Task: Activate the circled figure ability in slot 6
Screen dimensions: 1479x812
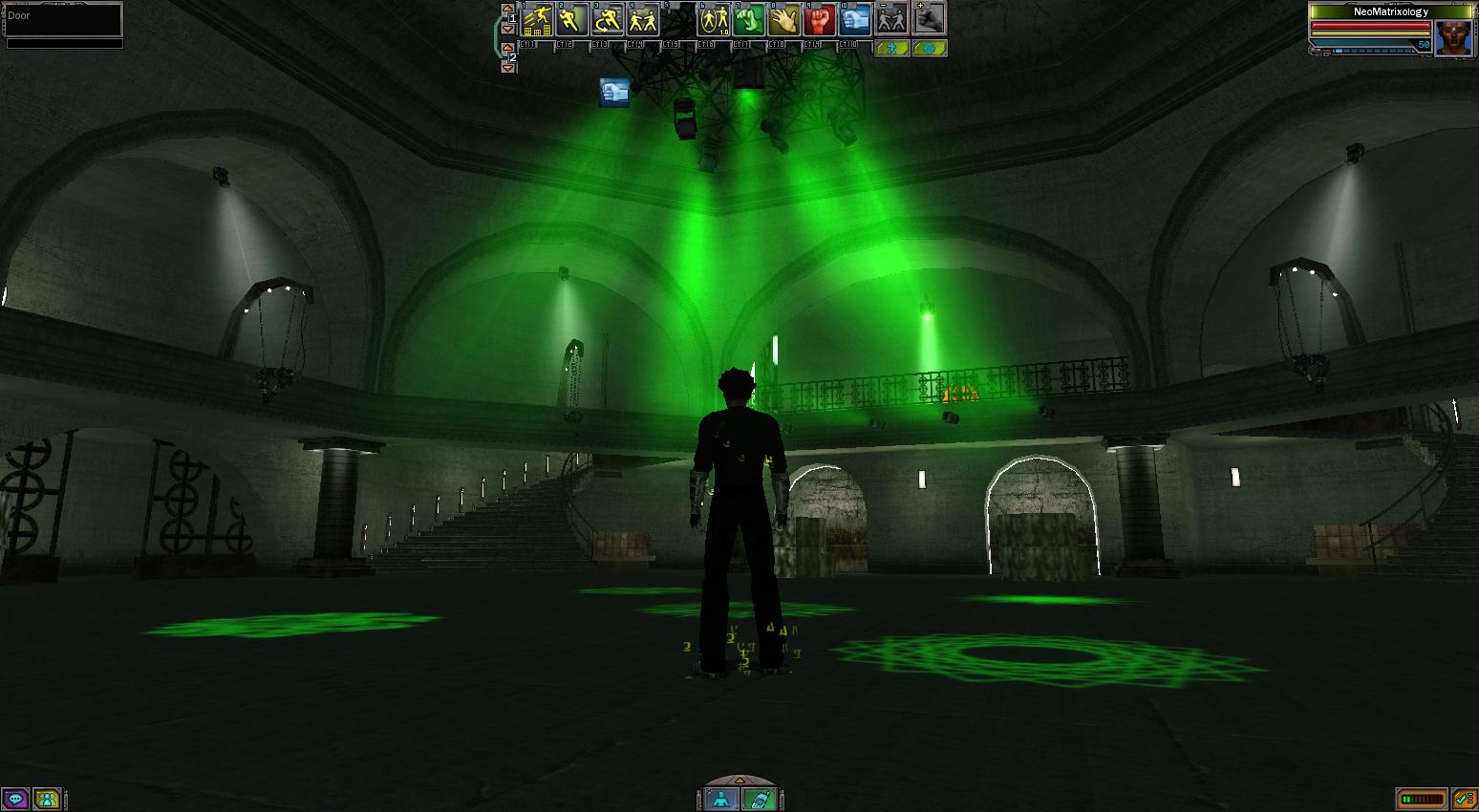Action: 714,19
